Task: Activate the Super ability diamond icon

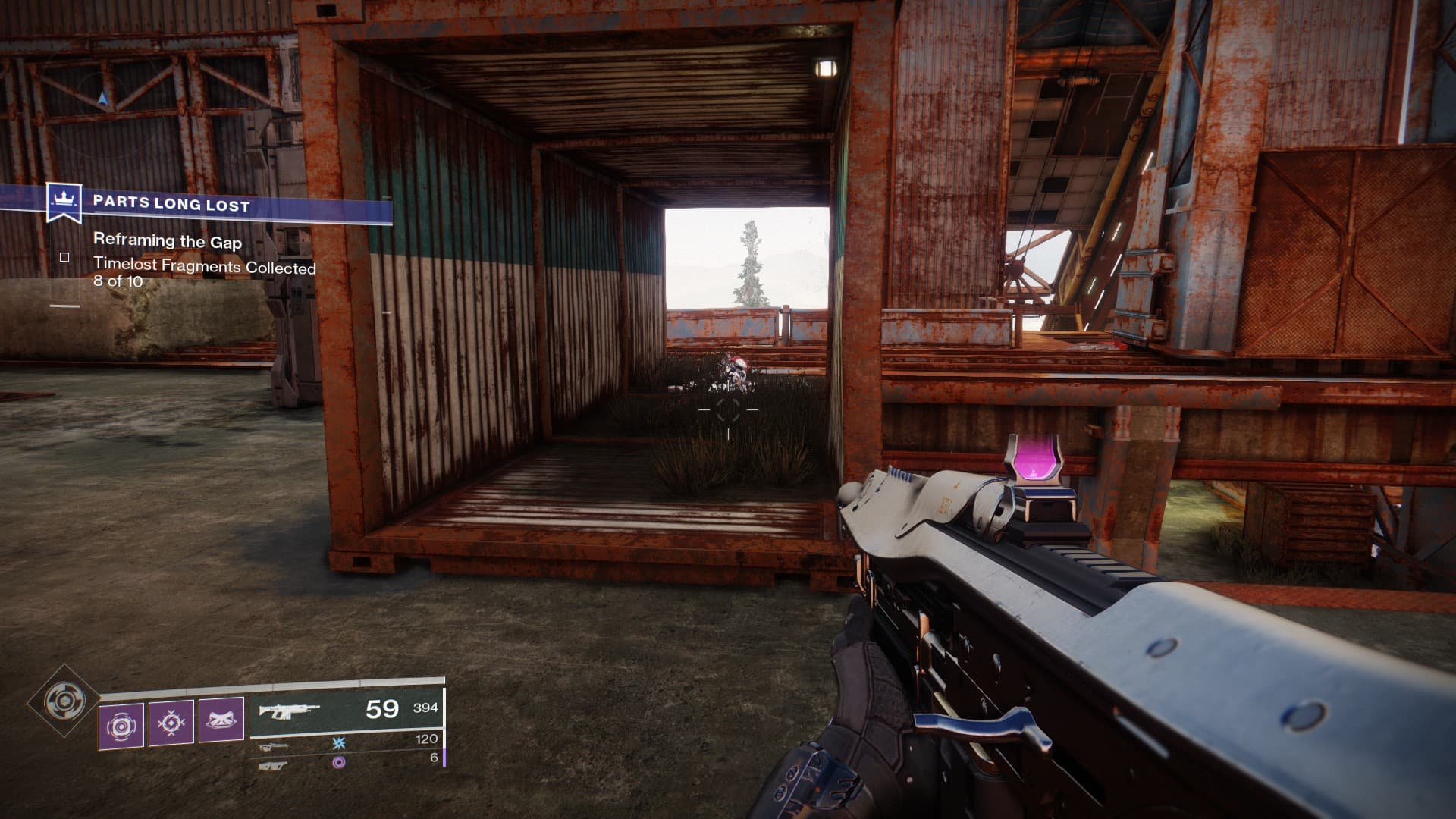Action: point(64,701)
